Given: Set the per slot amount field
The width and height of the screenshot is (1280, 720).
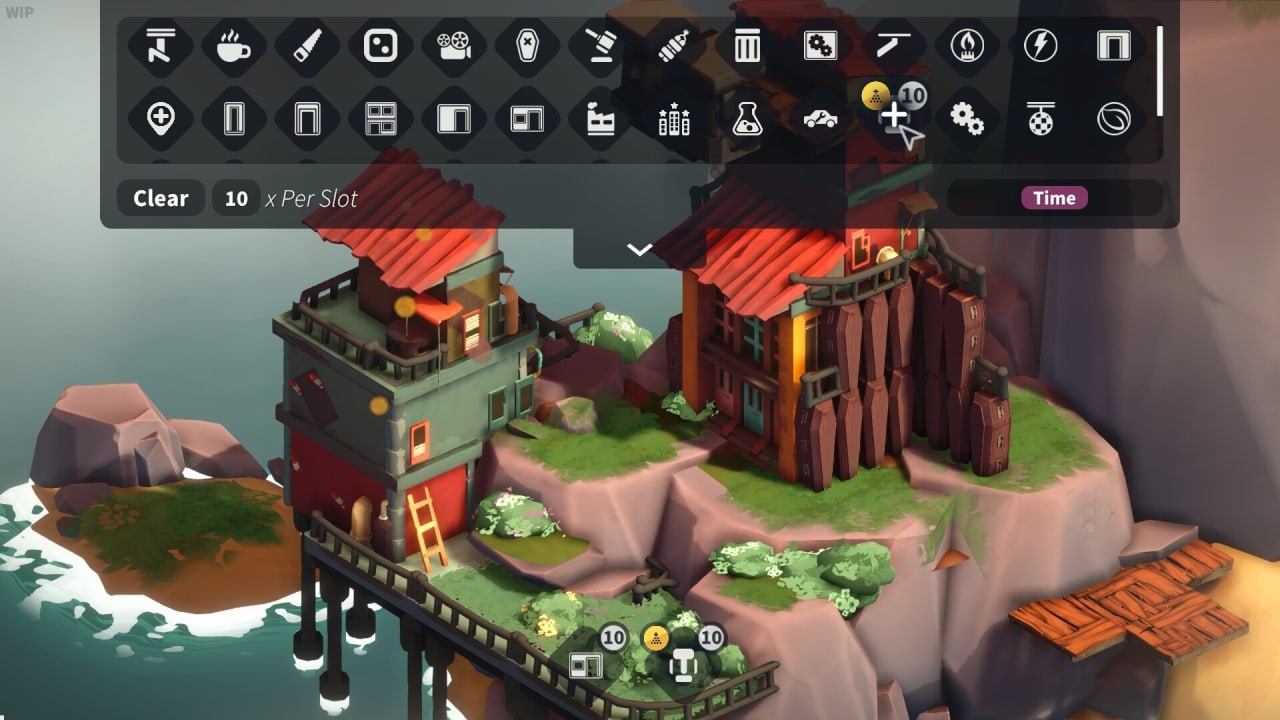Looking at the screenshot, I should tap(236, 198).
